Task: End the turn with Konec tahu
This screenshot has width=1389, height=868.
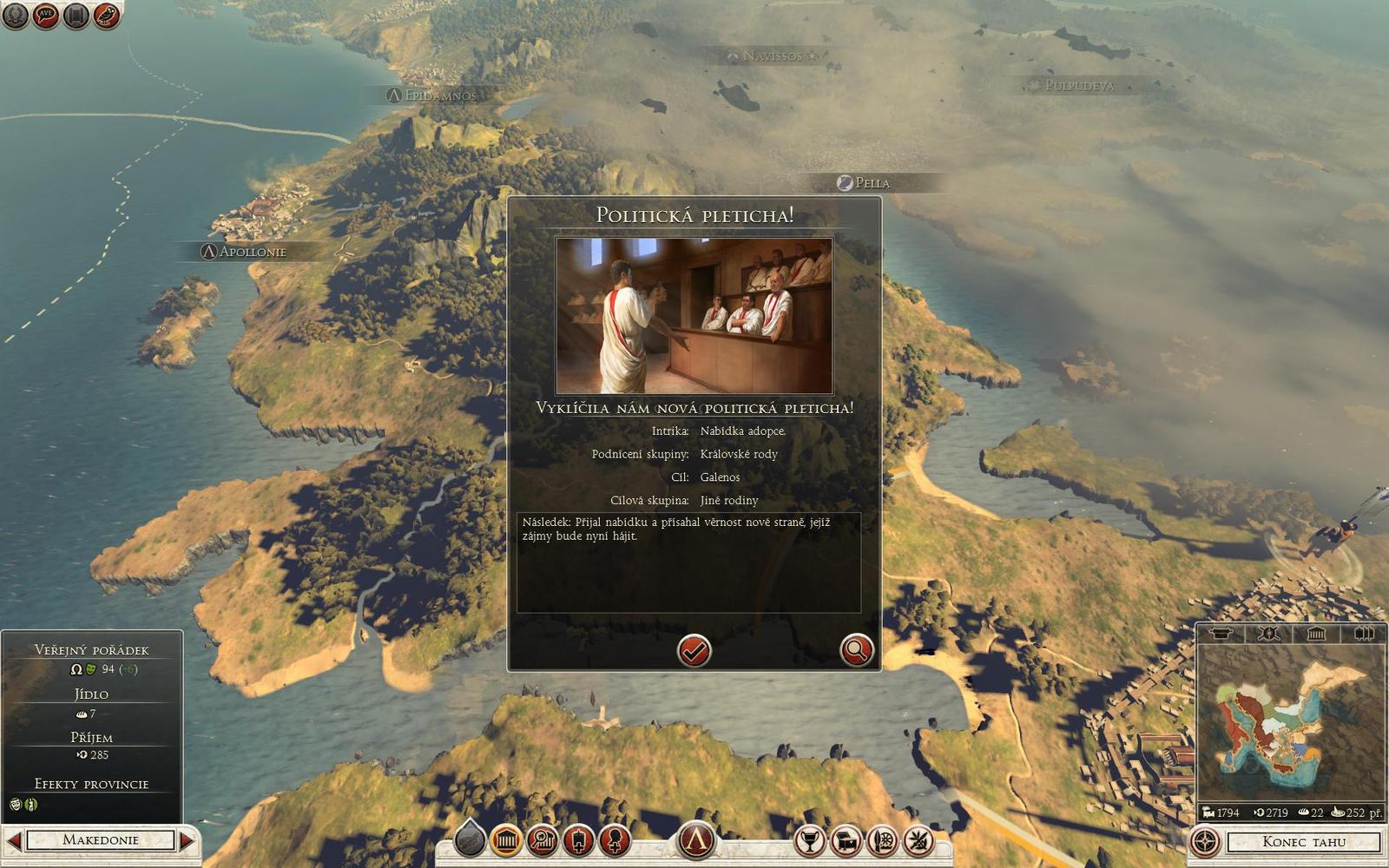Action: pyautogui.click(x=1303, y=841)
